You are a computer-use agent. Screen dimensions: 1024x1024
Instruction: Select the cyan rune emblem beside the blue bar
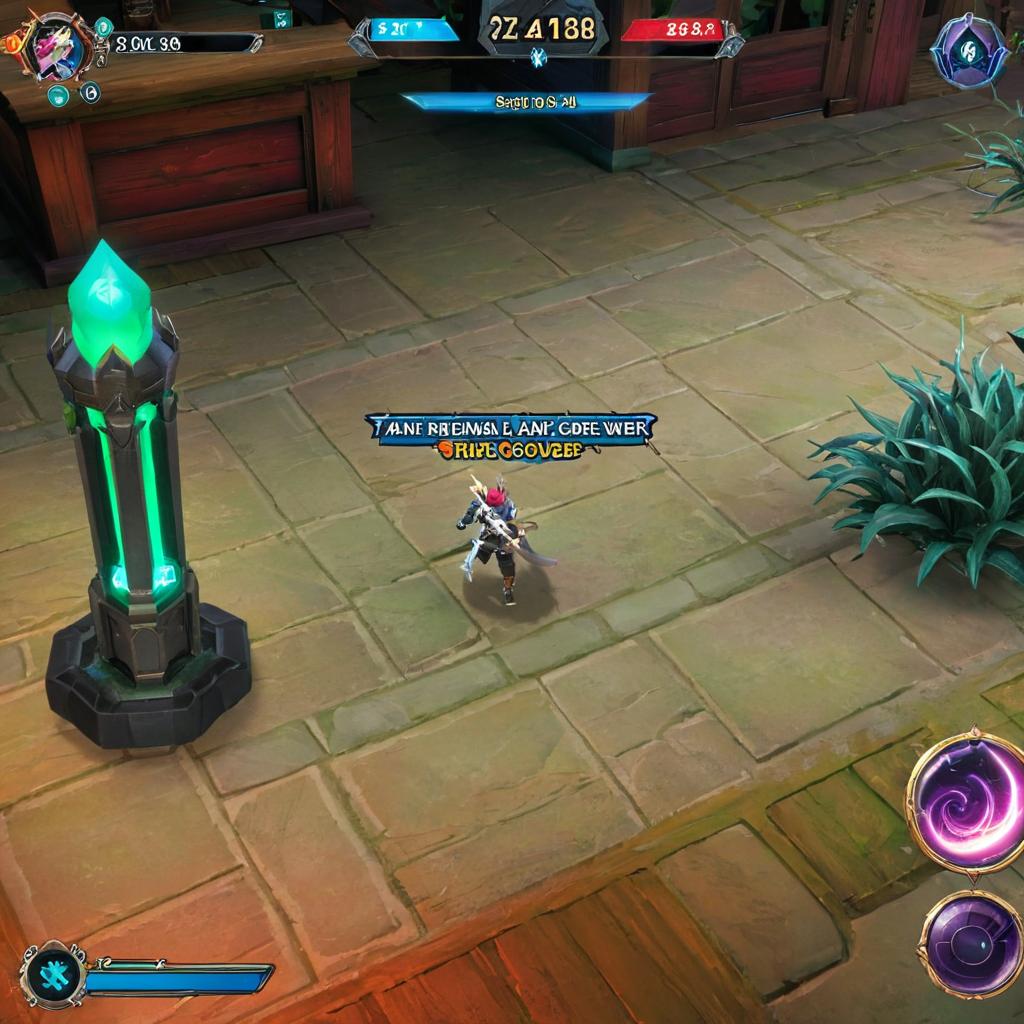(53, 975)
